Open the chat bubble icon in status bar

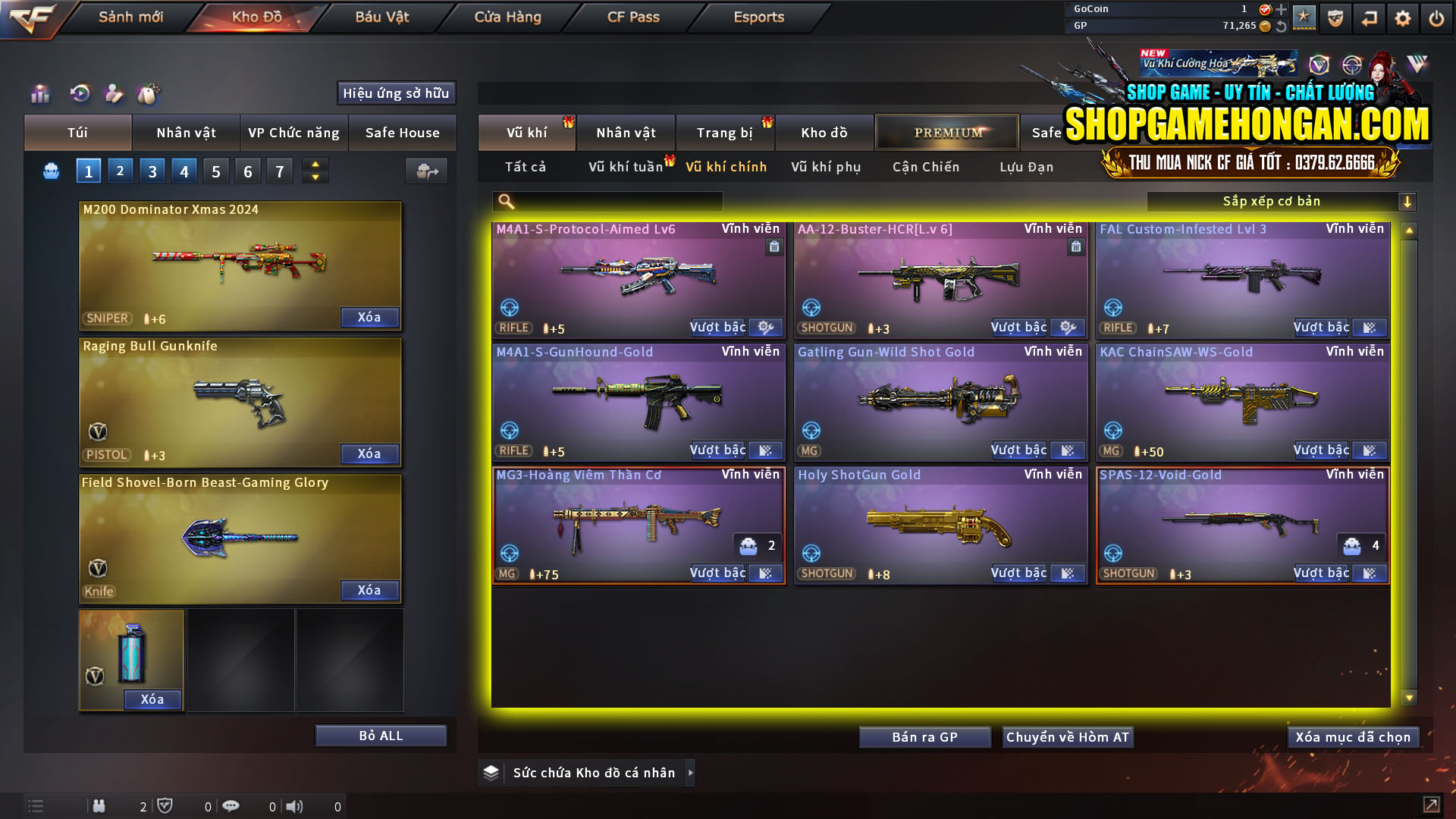click(x=231, y=806)
